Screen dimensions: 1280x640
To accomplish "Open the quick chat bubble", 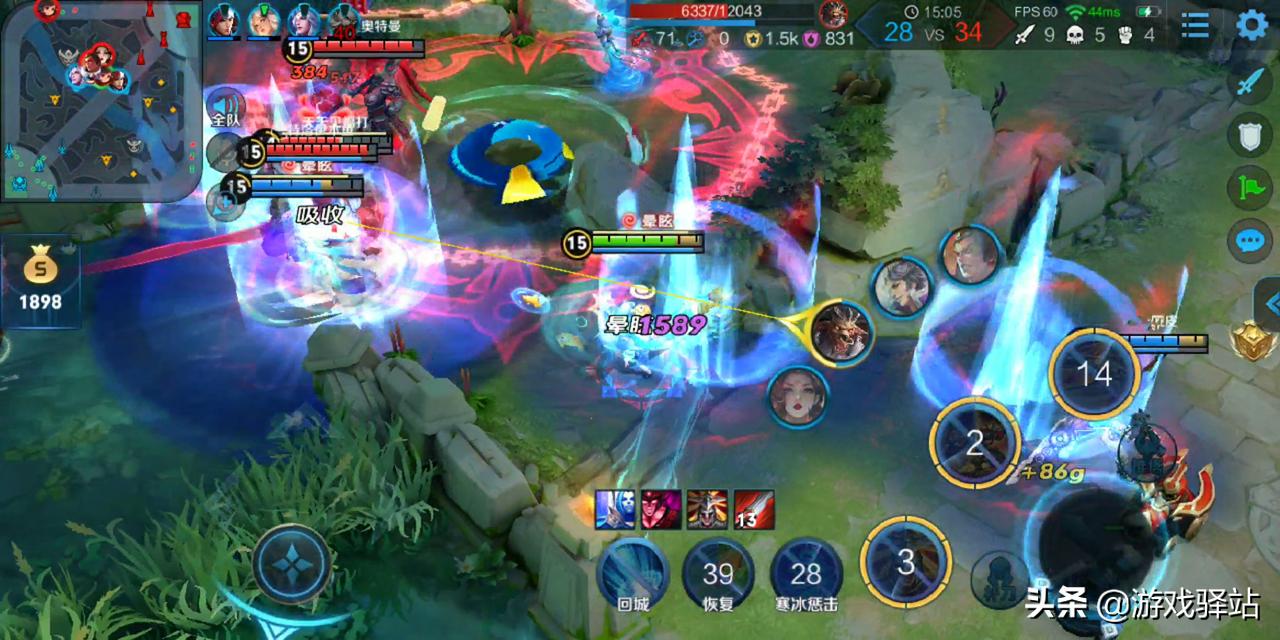I will pos(1250,240).
